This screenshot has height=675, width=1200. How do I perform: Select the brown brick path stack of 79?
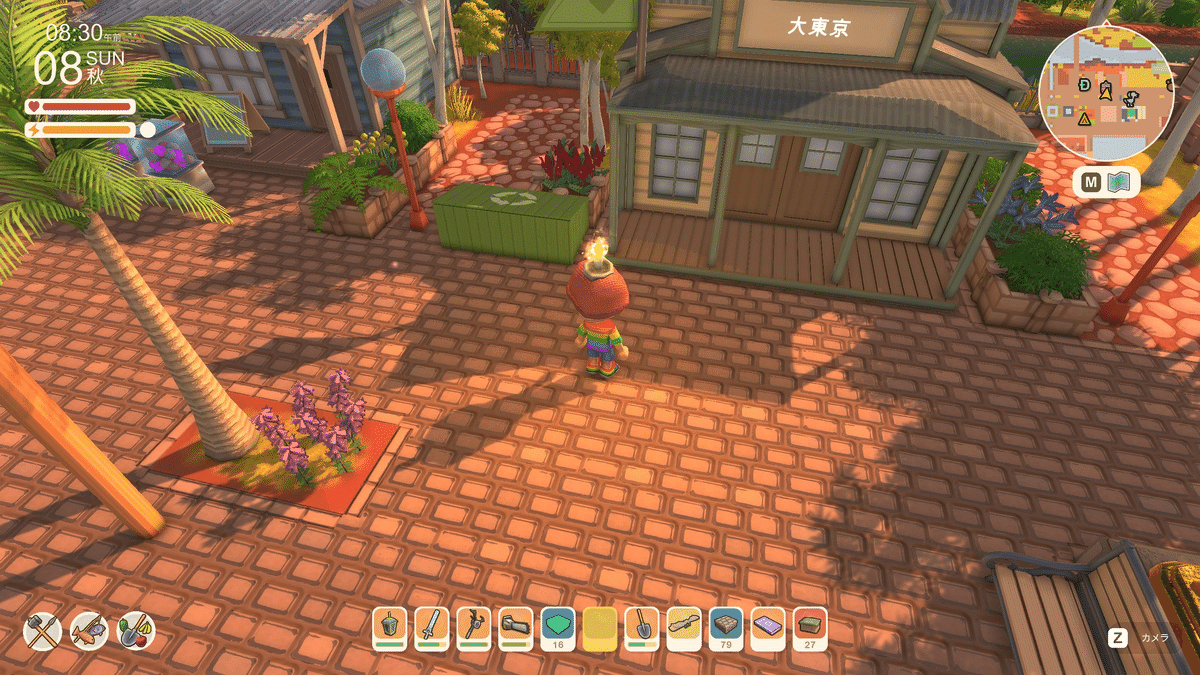tap(726, 626)
